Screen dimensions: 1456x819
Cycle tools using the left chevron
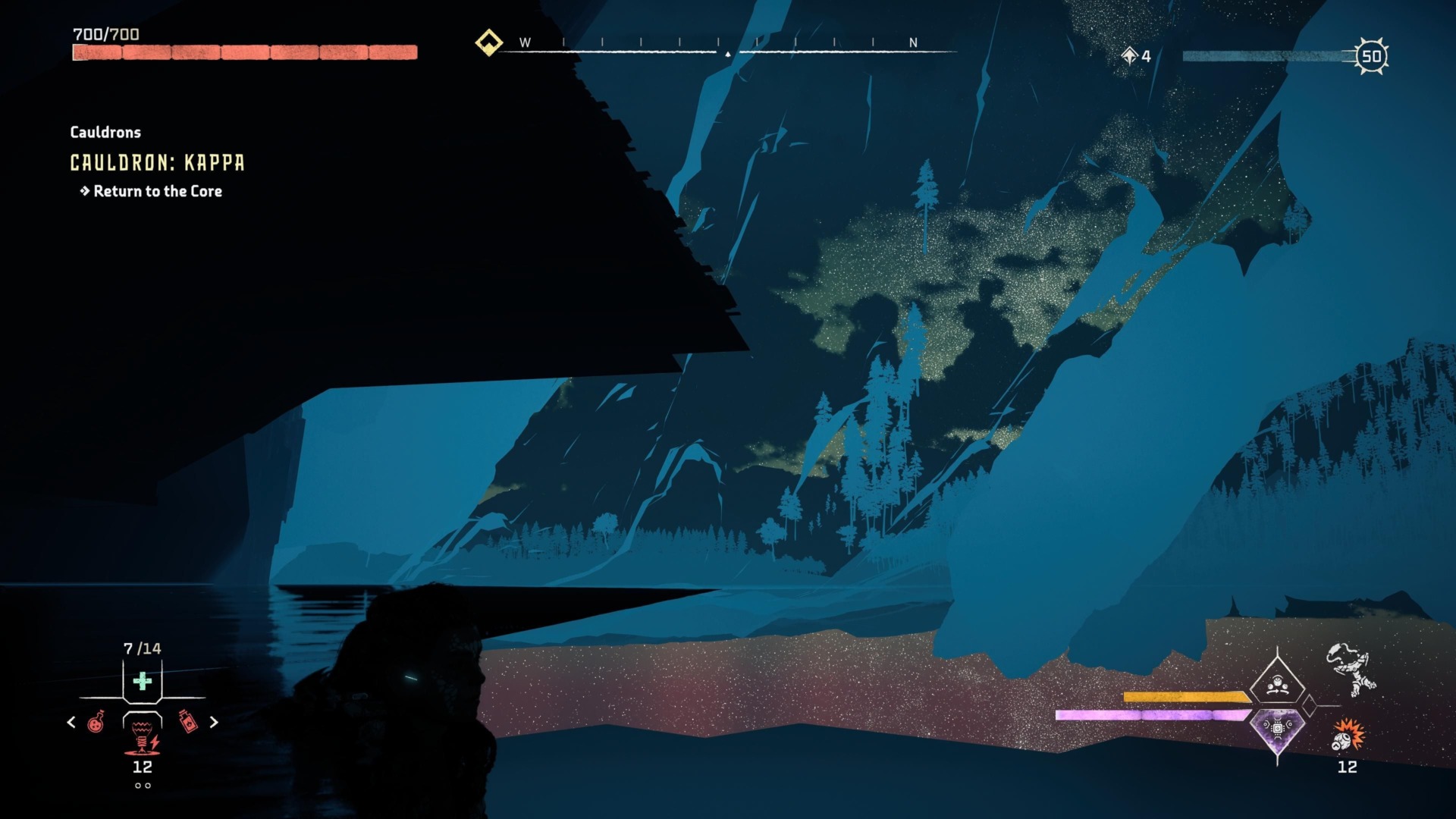point(71,723)
